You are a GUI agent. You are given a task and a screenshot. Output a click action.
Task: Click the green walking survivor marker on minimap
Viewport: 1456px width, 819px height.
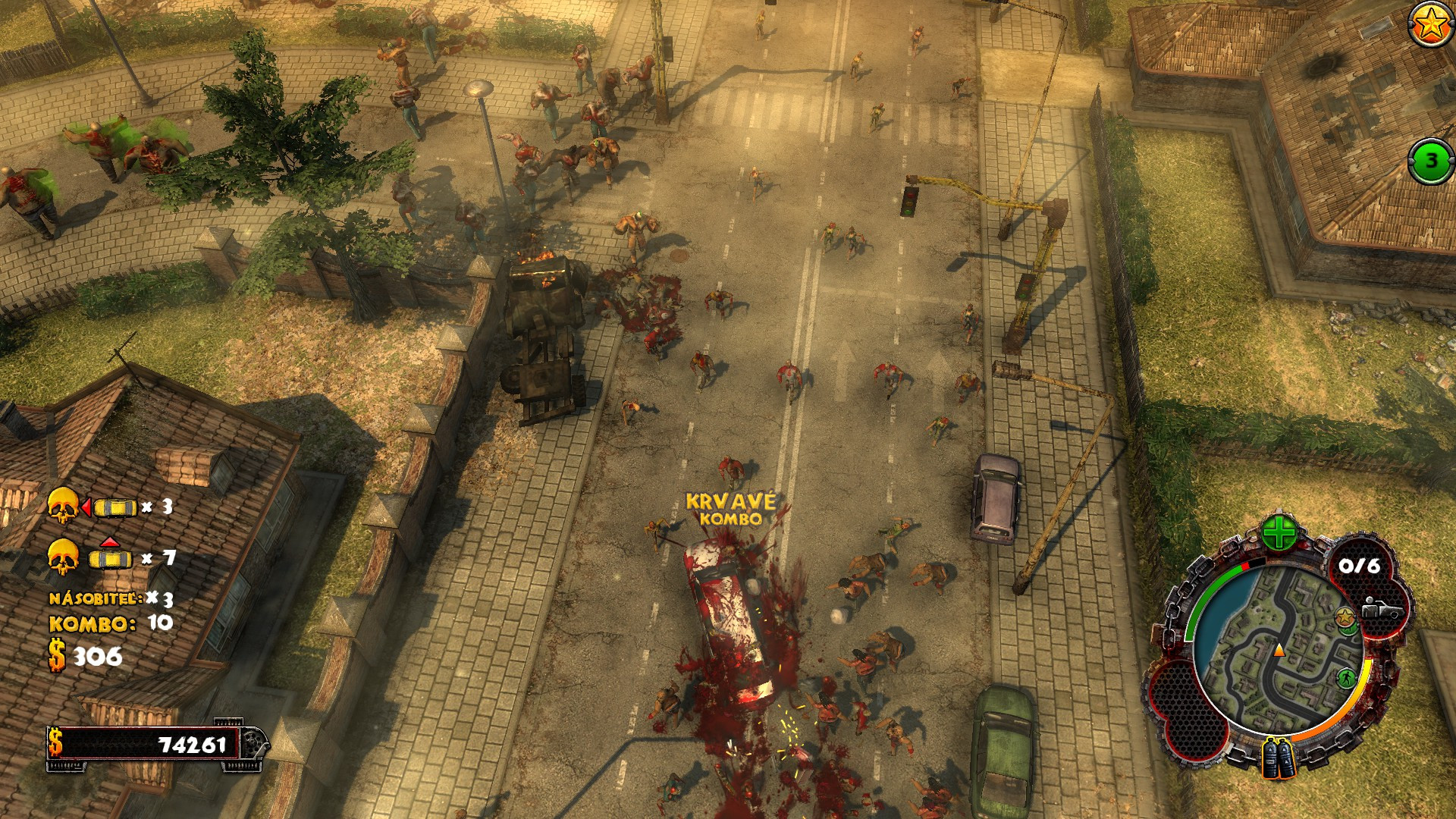click(1346, 676)
